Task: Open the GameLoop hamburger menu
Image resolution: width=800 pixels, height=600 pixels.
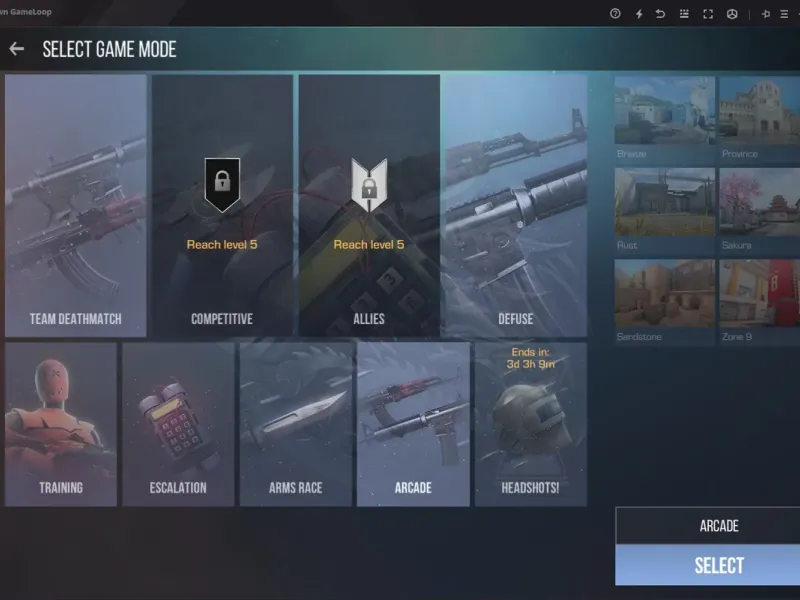Action: pyautogui.click(x=784, y=14)
